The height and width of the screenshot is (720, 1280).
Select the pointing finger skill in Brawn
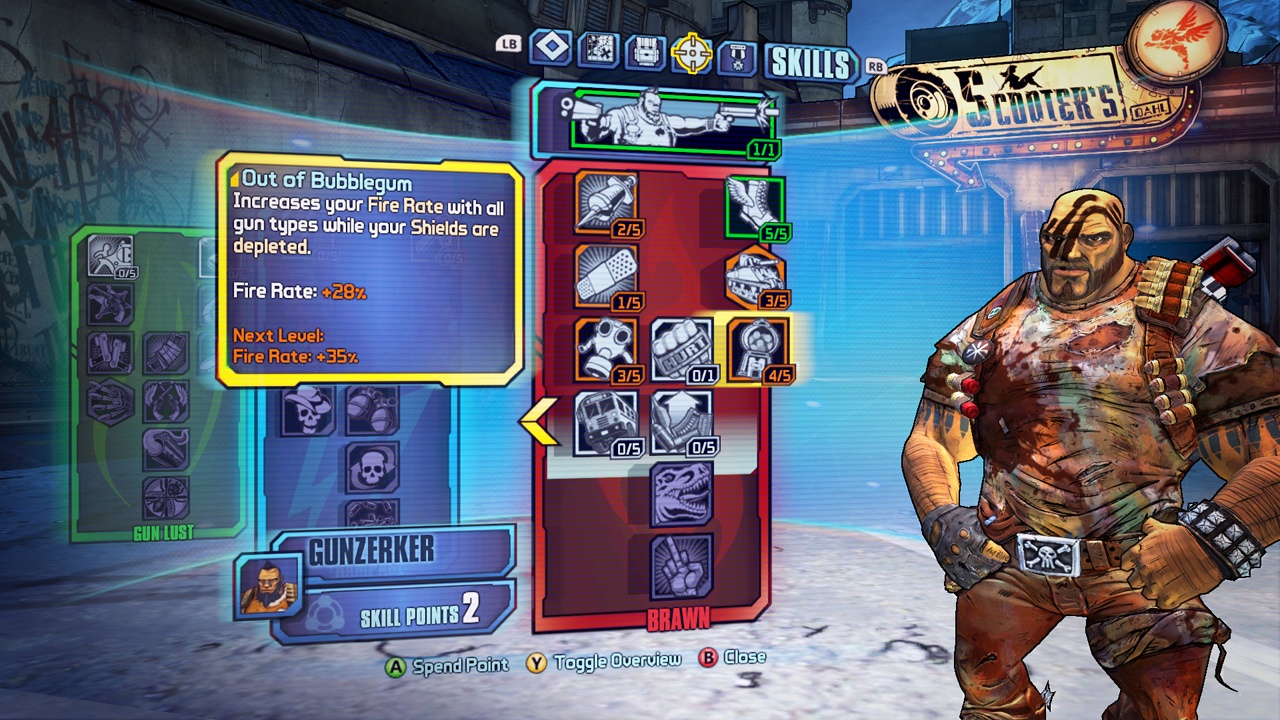682,565
